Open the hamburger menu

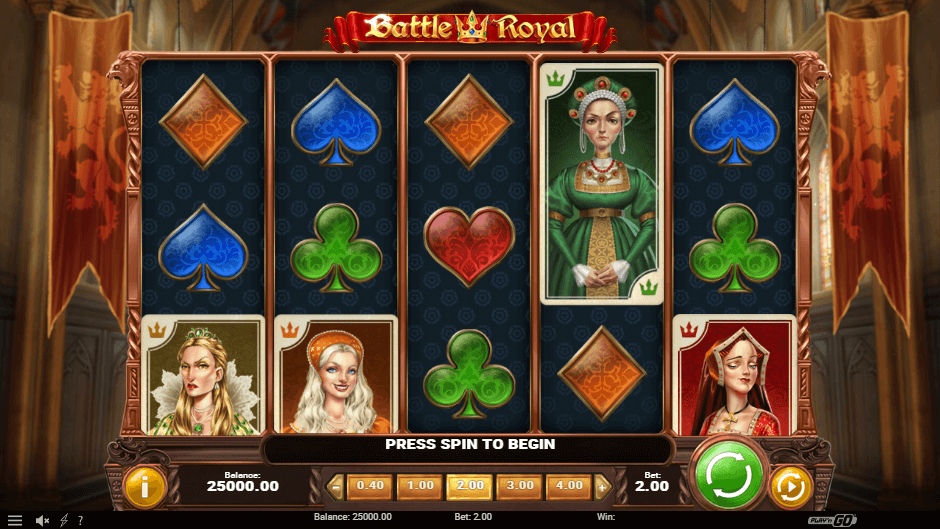[x=15, y=520]
